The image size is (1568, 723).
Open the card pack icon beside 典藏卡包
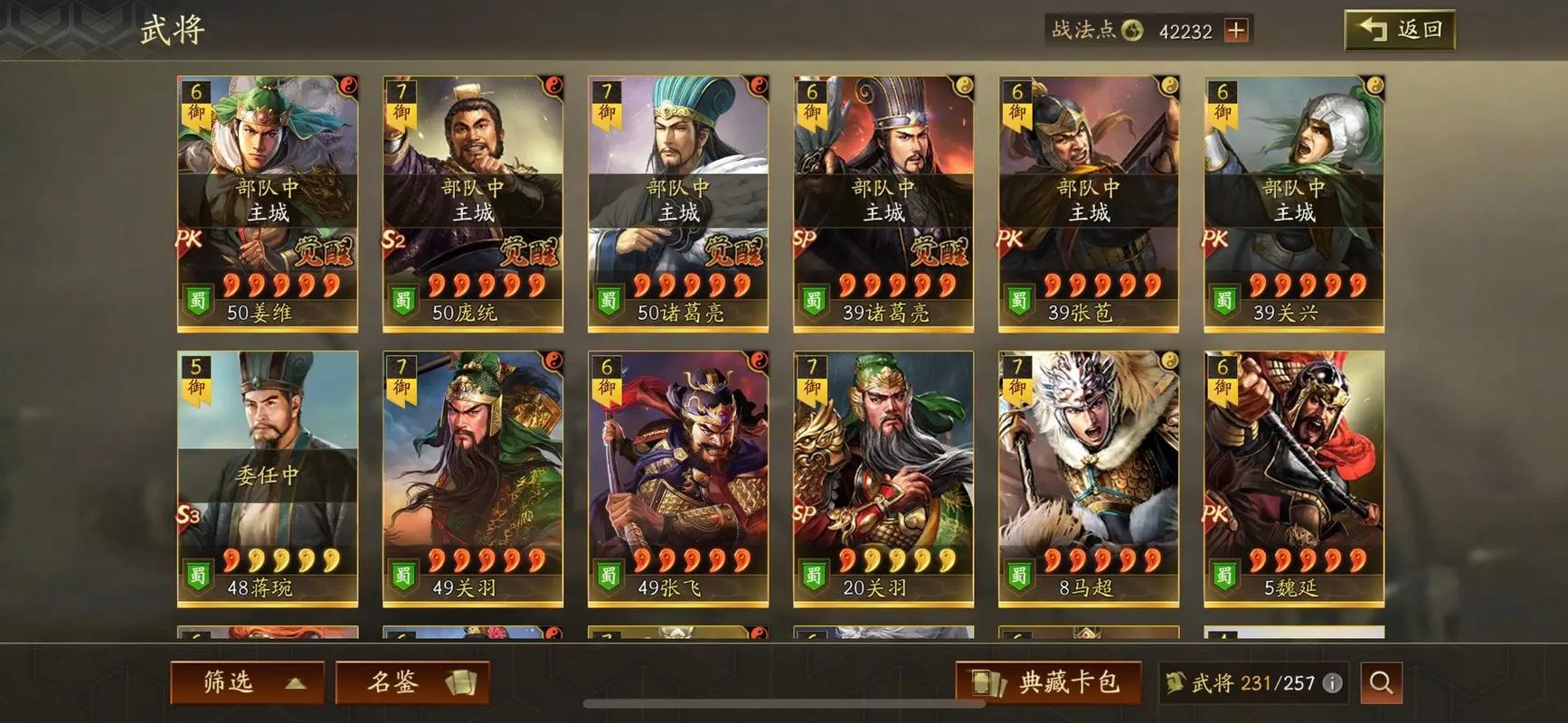[988, 683]
